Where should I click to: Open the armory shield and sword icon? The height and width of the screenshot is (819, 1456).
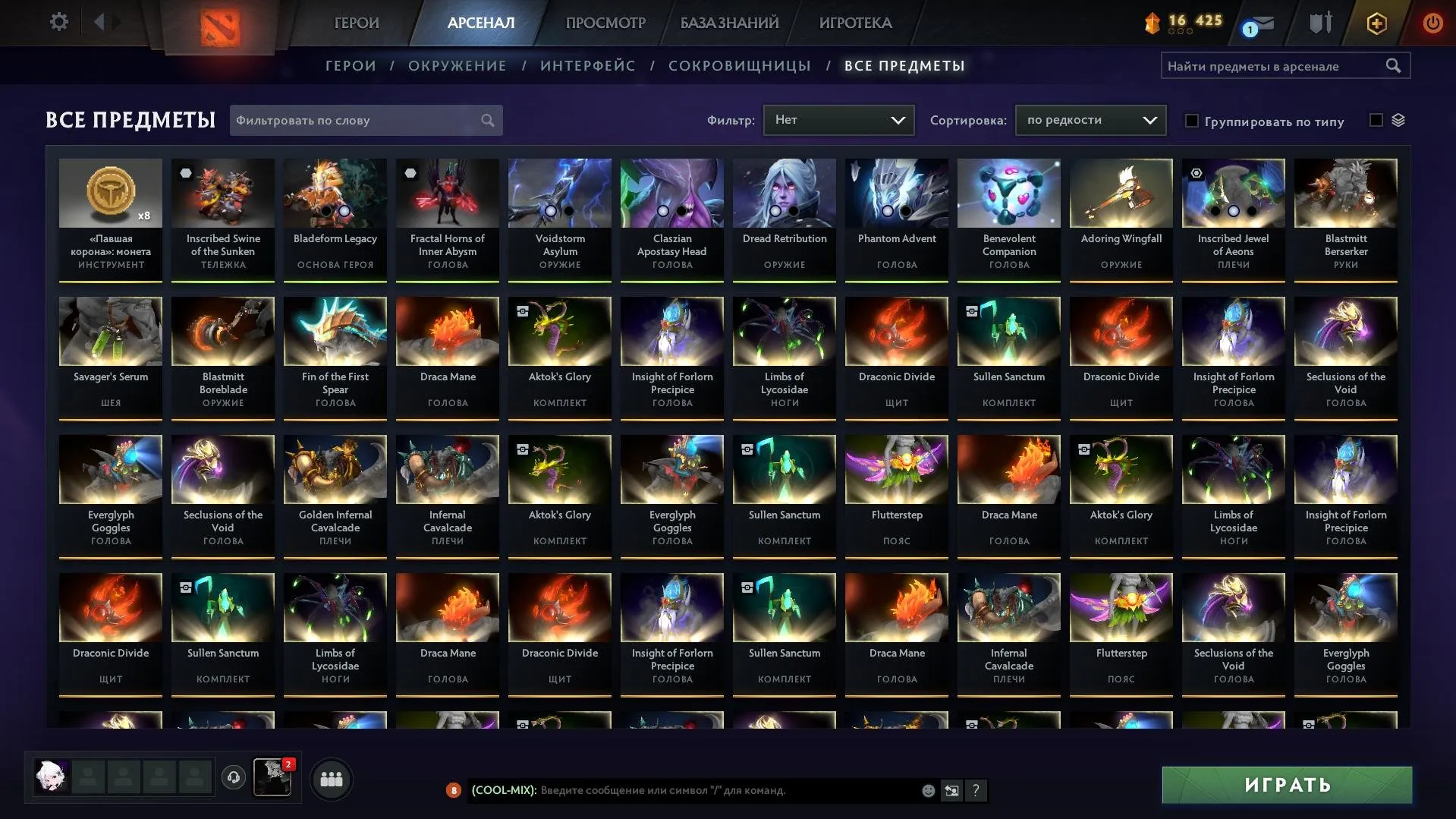1319,23
